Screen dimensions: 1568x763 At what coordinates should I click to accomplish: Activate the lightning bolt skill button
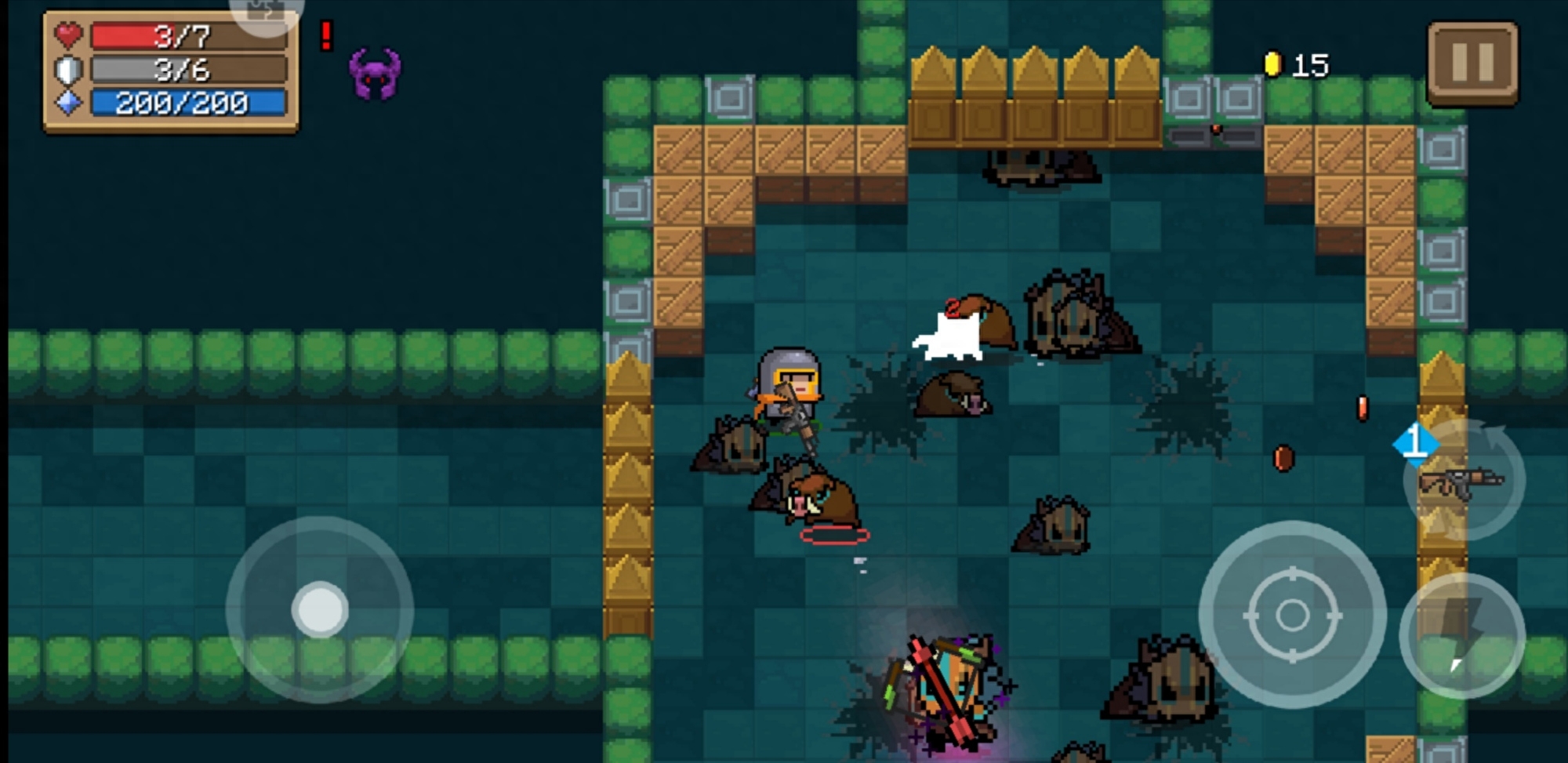pyautogui.click(x=1461, y=636)
